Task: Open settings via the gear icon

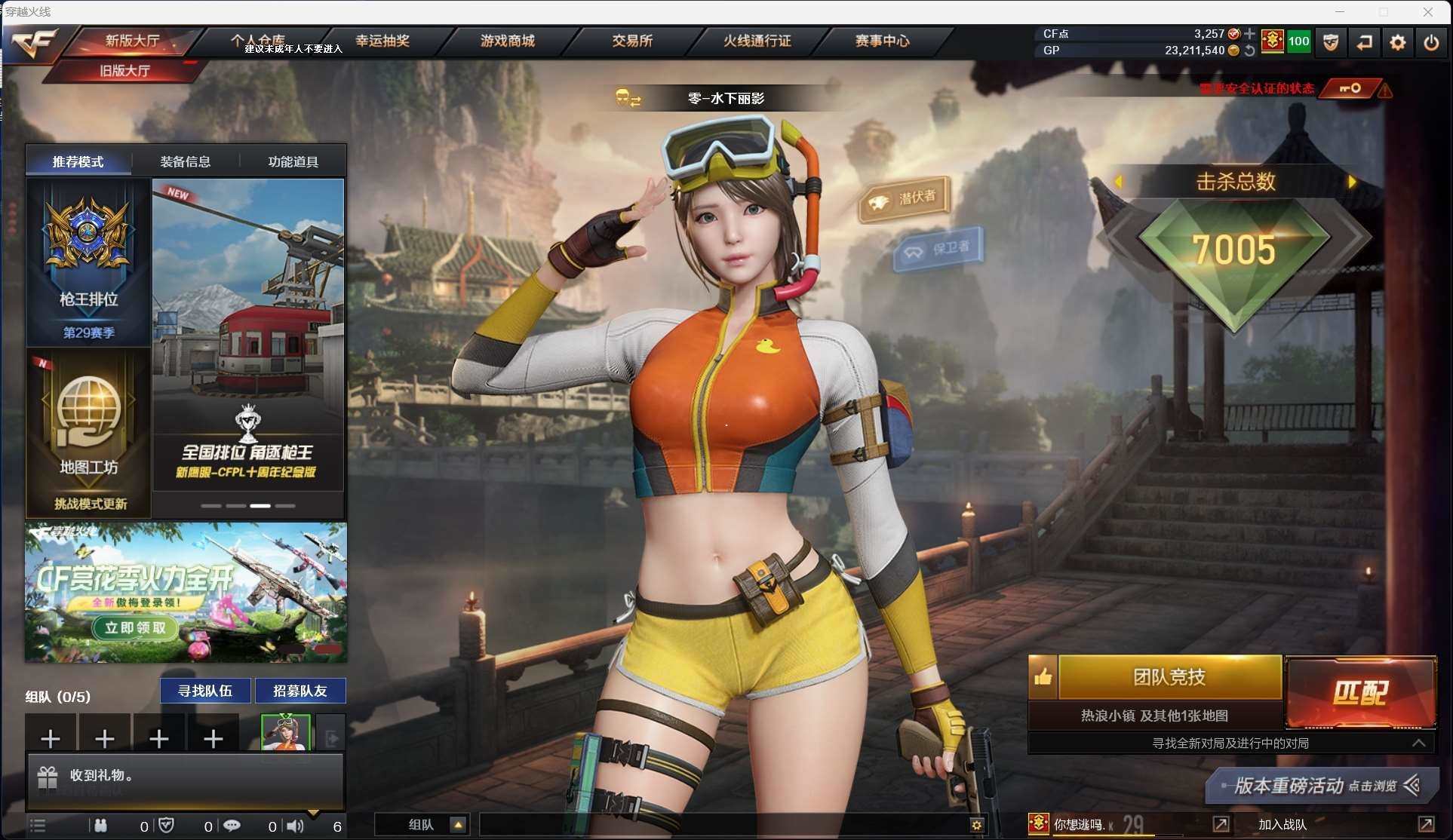Action: (x=1397, y=42)
